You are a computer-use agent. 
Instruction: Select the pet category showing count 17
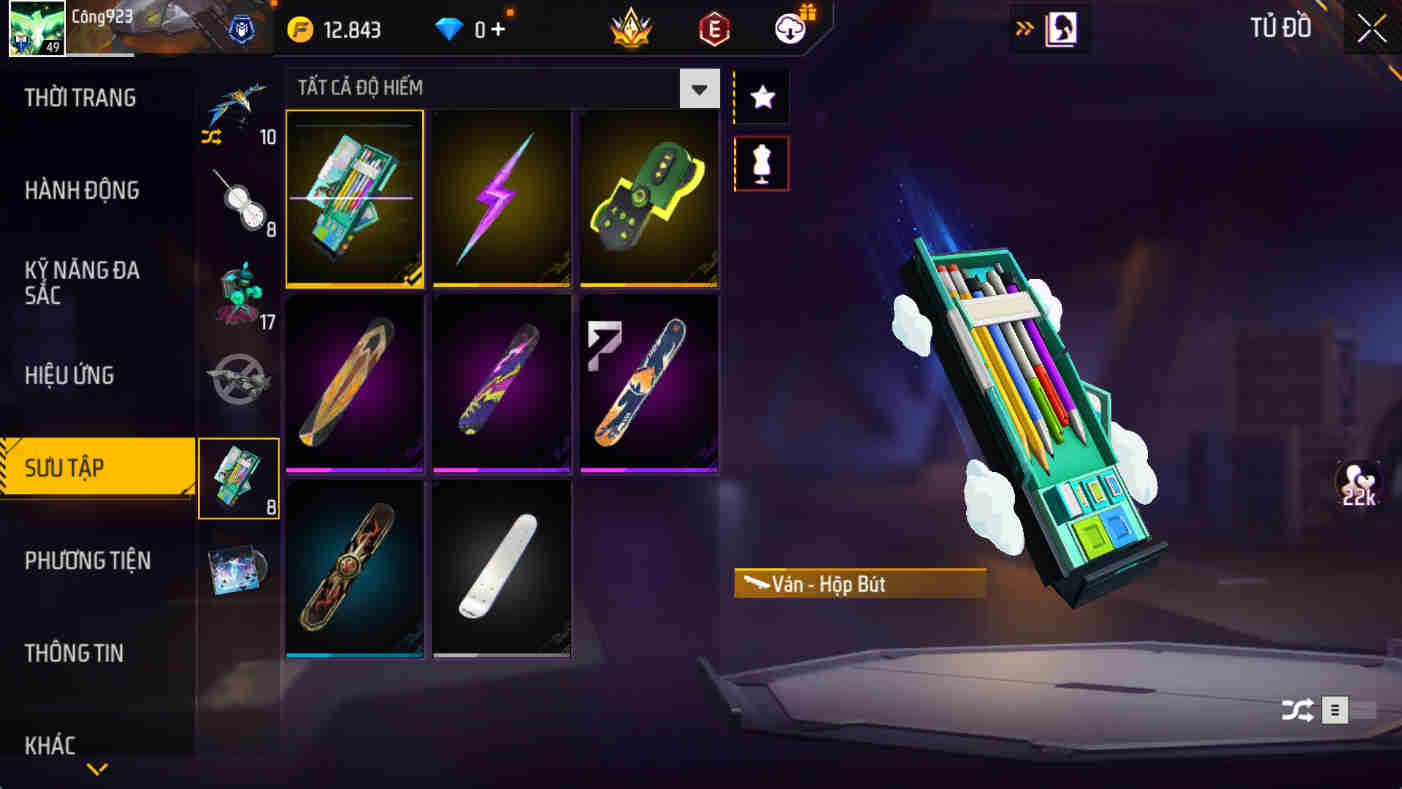click(239, 290)
